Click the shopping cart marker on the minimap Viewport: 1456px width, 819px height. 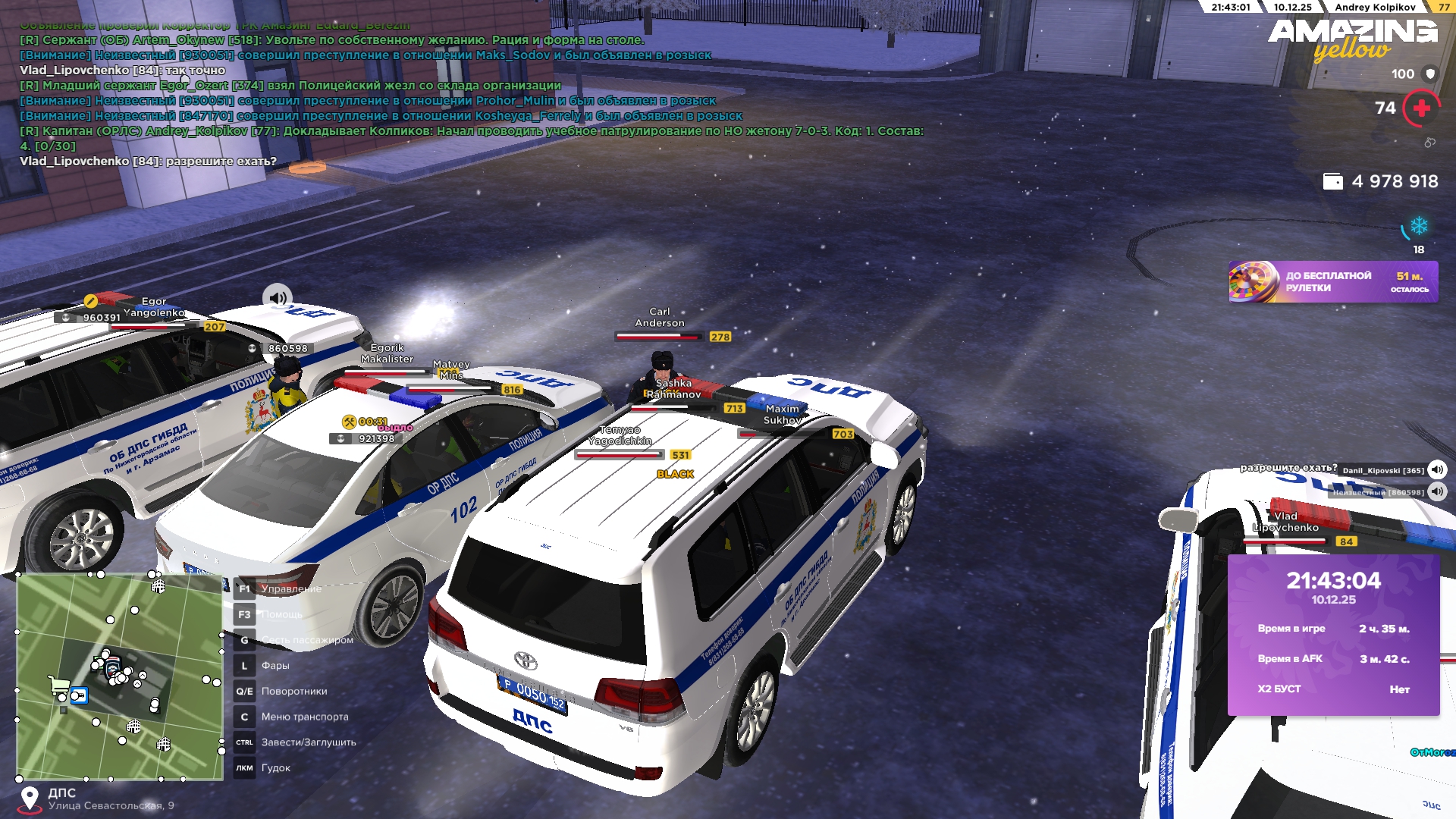point(58,685)
